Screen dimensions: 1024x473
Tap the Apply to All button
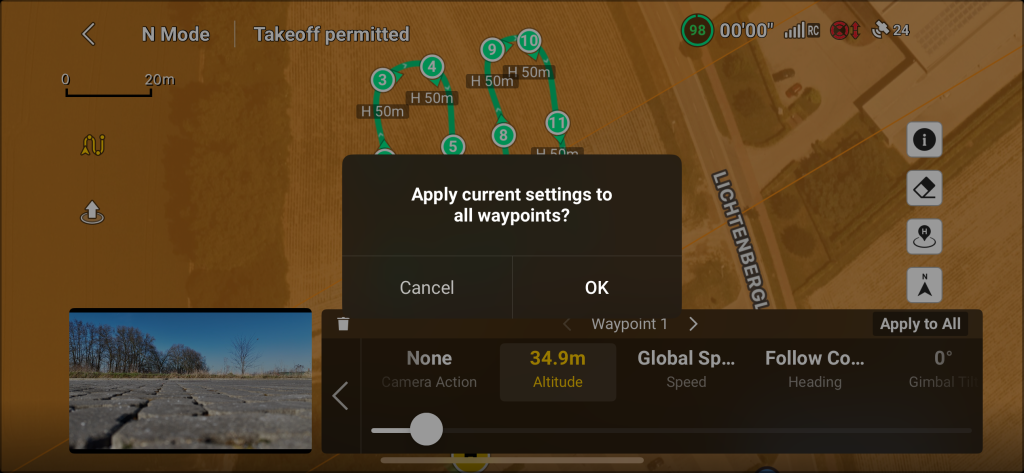click(920, 324)
